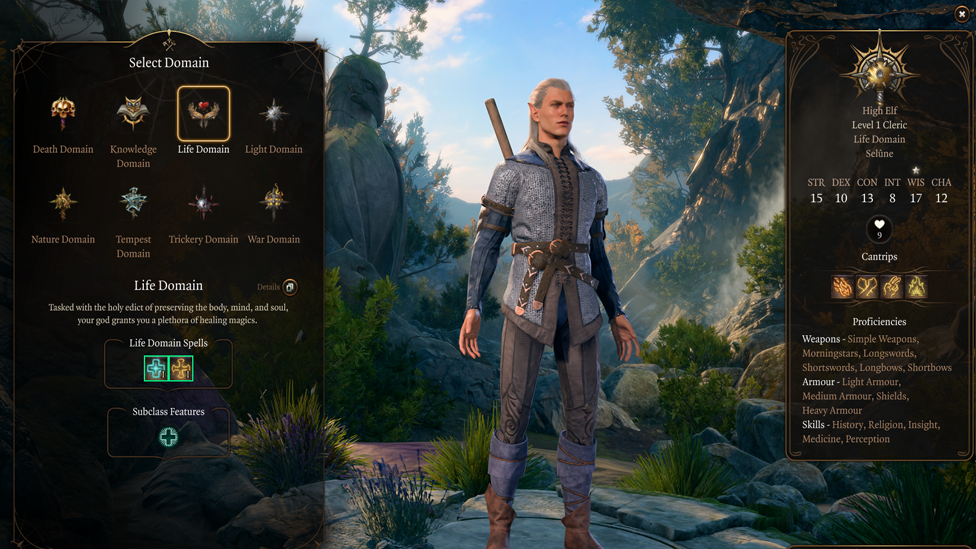This screenshot has height=549, width=976.
Task: Pick the Light Domain
Action: (274, 114)
